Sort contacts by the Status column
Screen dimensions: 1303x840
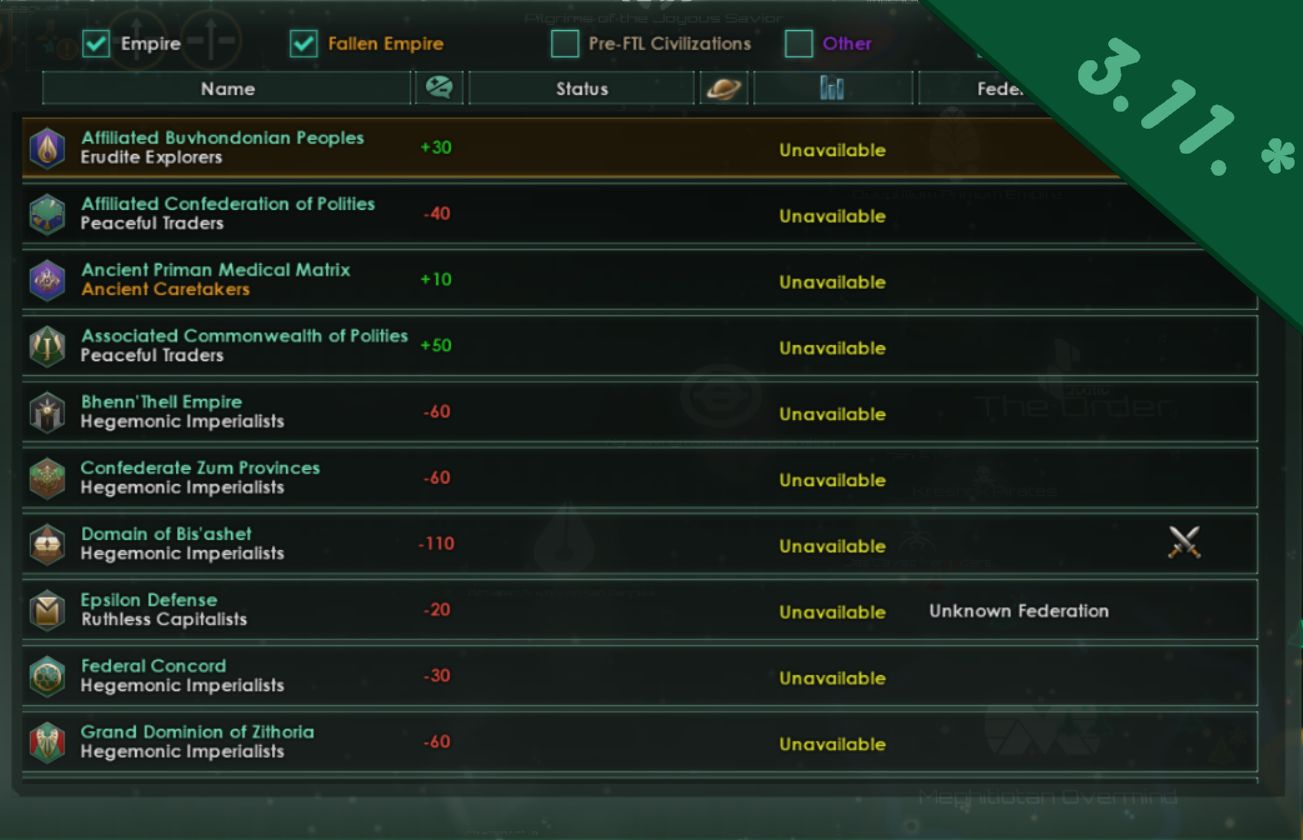tap(582, 88)
